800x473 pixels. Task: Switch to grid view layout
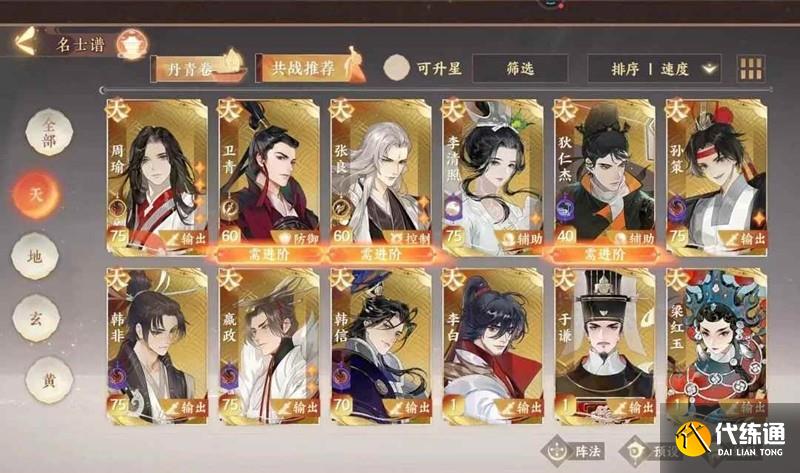(x=750, y=68)
